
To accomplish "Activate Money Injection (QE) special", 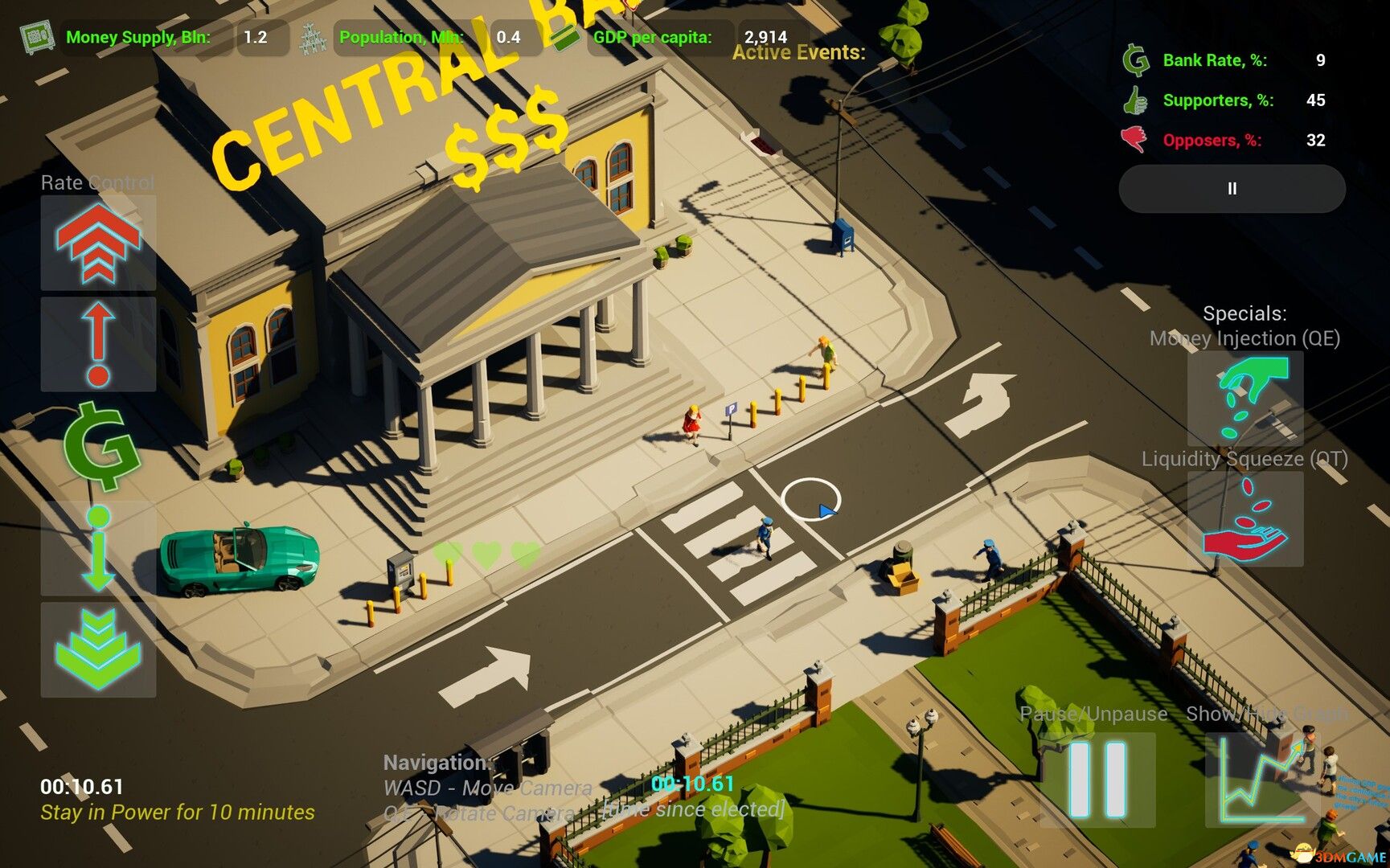I will coord(1244,399).
